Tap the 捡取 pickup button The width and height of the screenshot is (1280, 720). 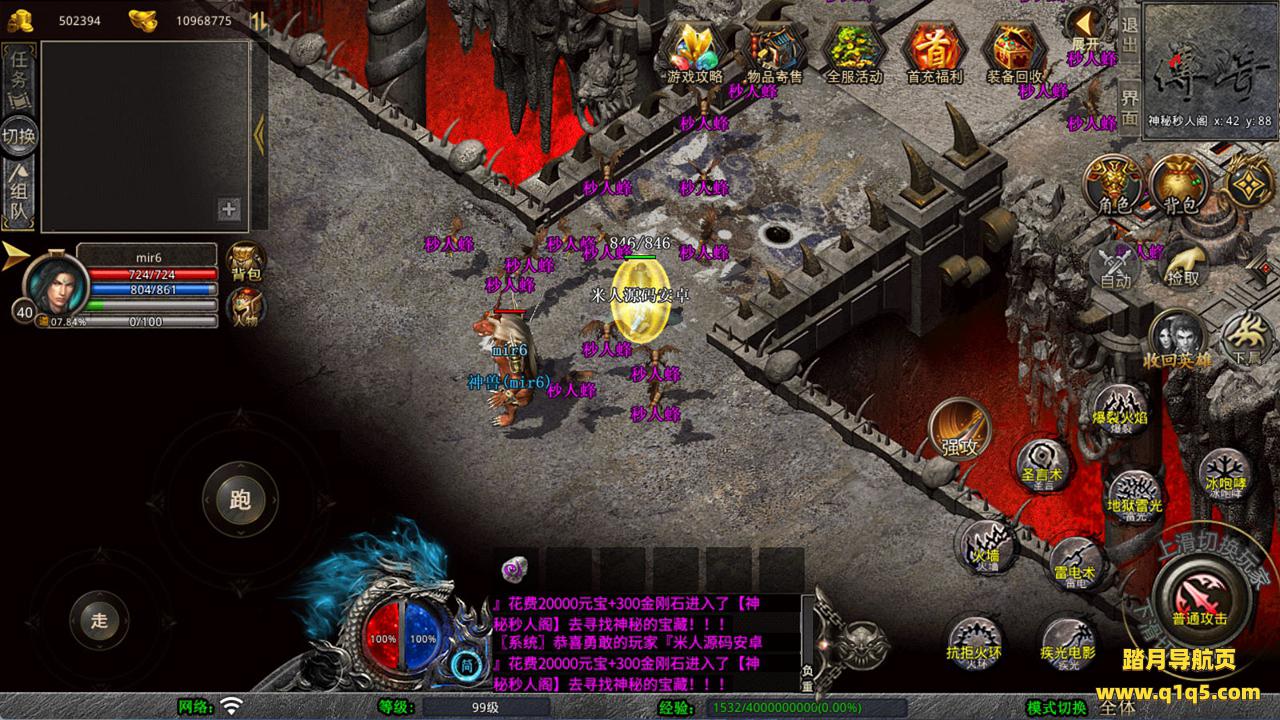click(1183, 264)
